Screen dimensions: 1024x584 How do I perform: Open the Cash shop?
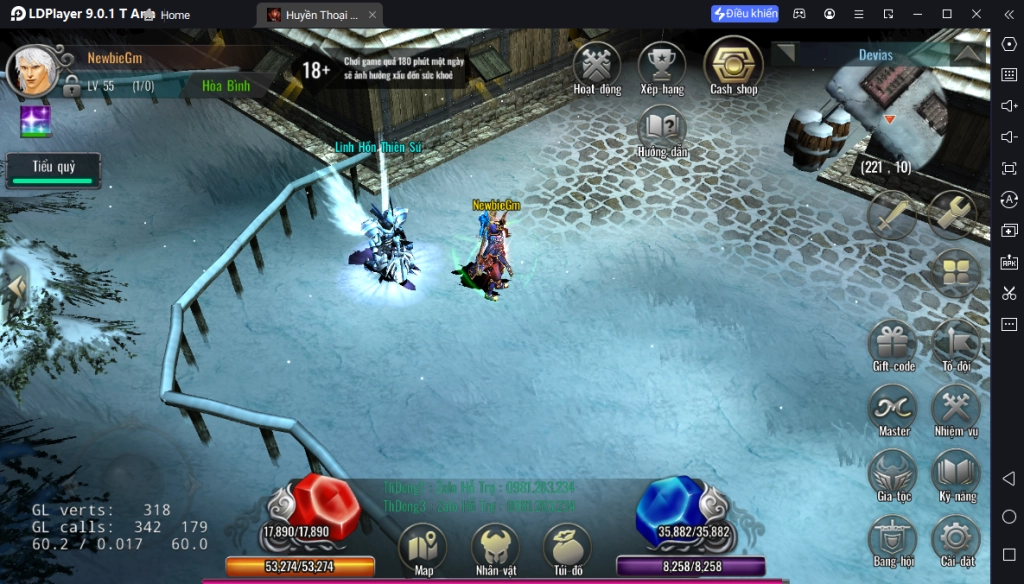click(734, 64)
